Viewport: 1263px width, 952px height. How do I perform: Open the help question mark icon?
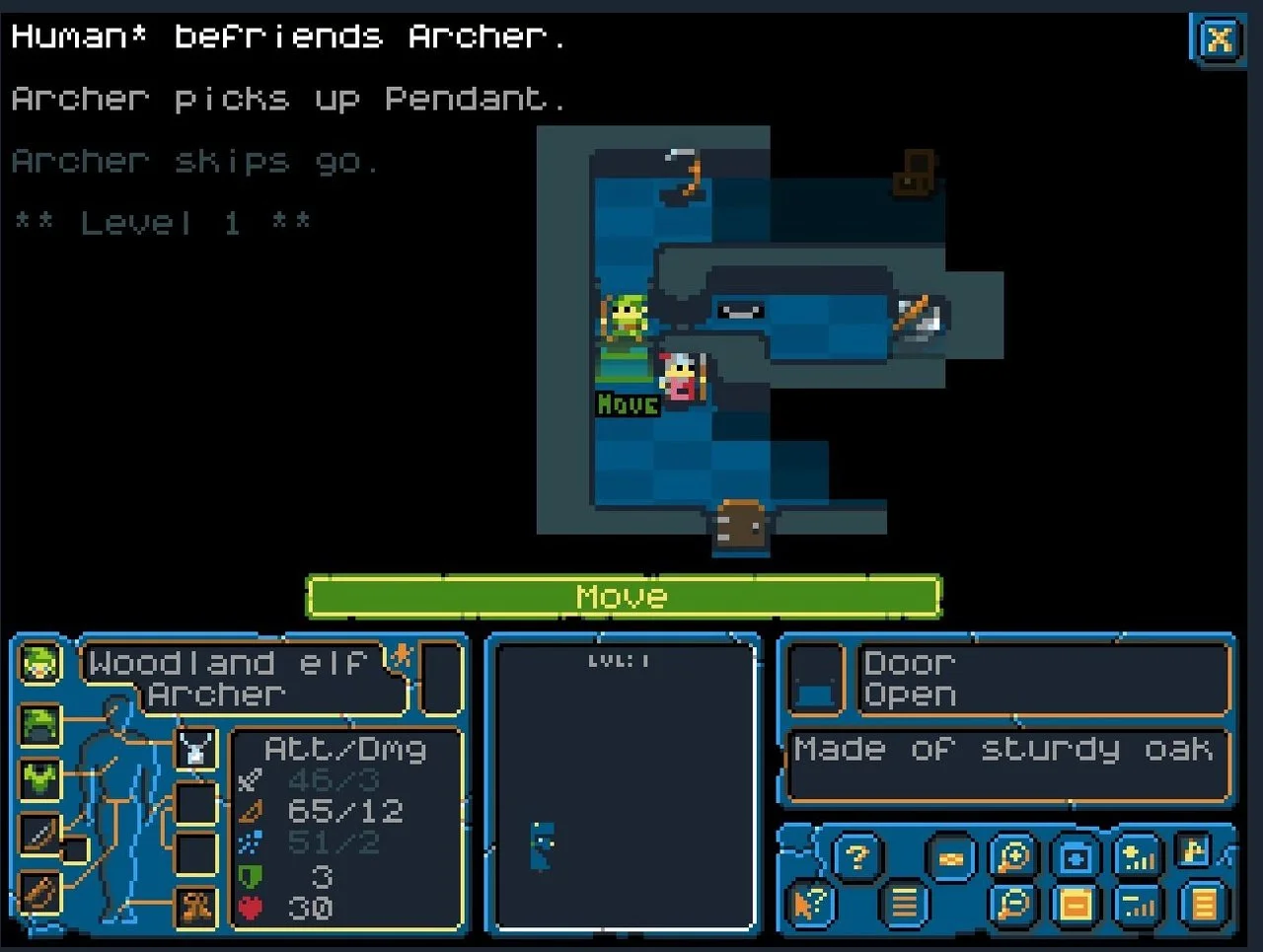click(855, 856)
